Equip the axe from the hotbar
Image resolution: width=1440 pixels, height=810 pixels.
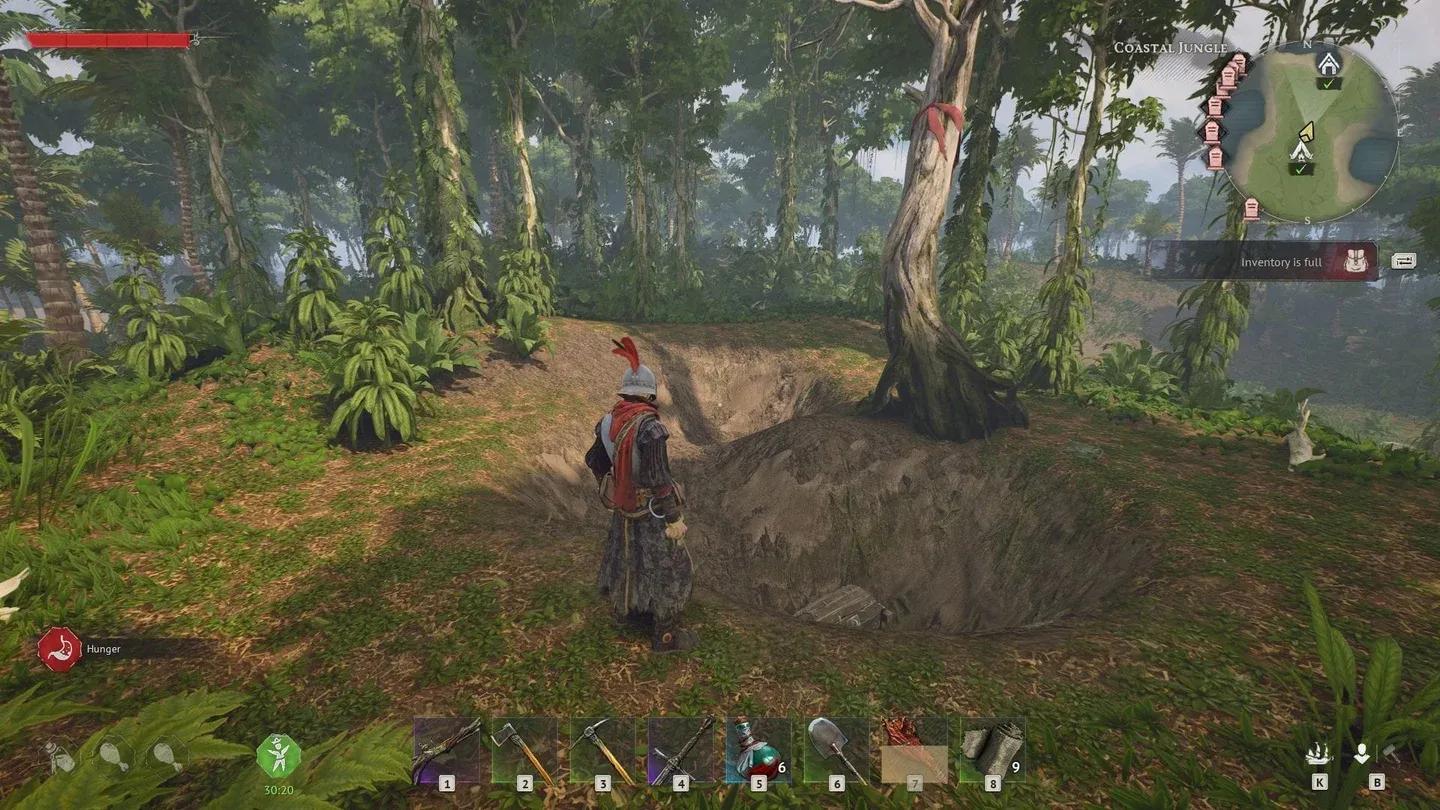coord(524,750)
